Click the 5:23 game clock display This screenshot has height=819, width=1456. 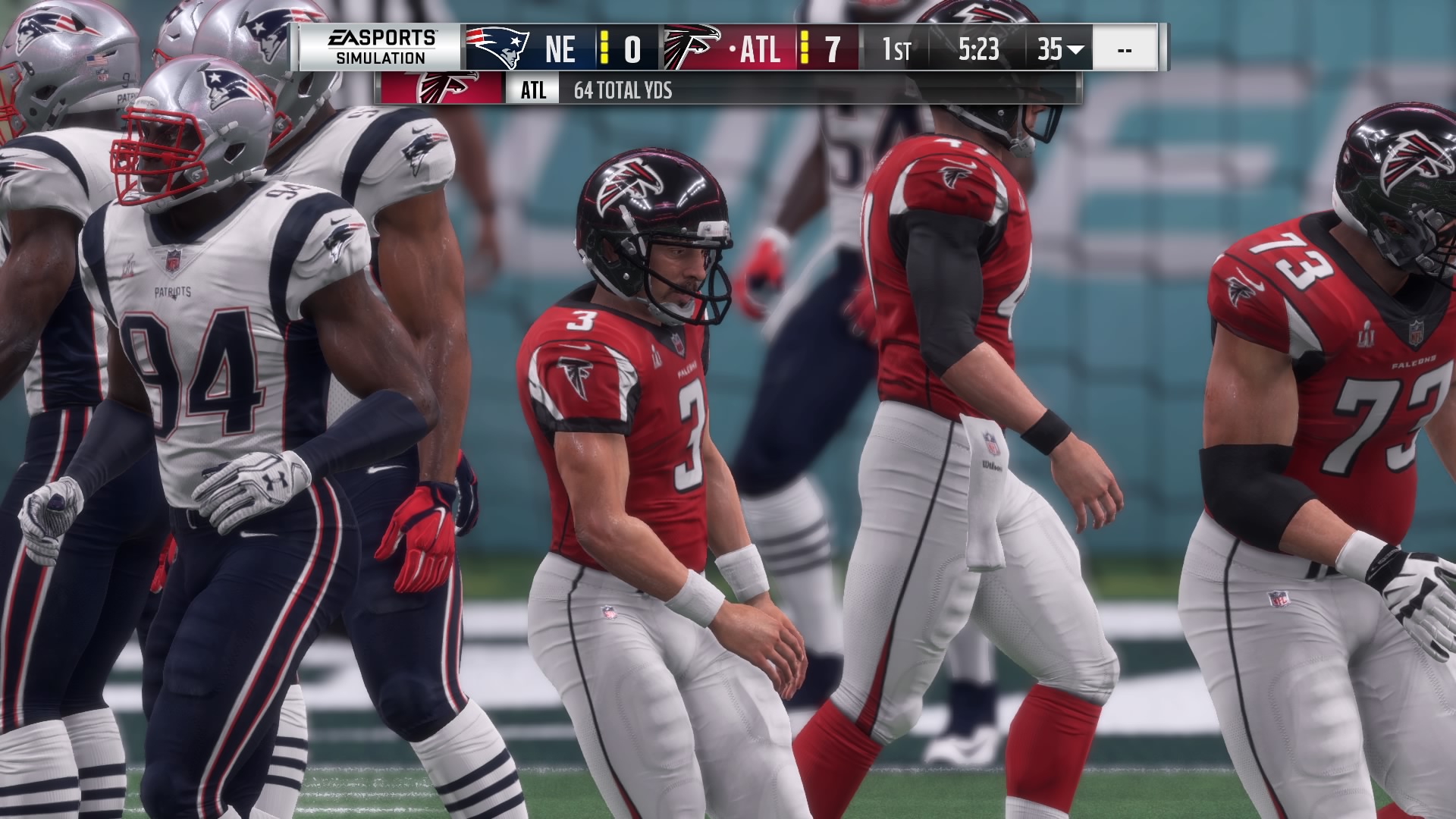[978, 49]
